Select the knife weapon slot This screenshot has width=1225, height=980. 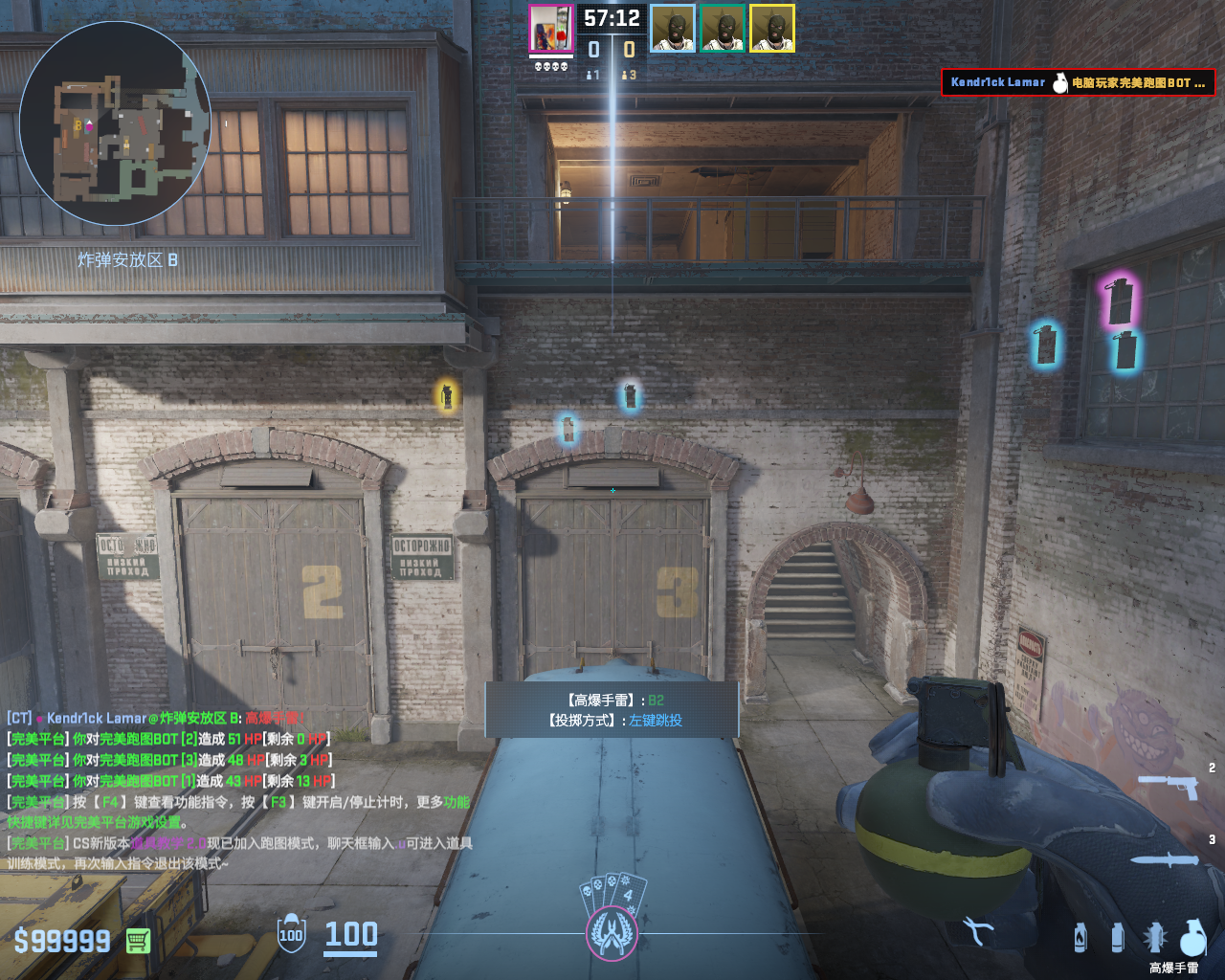click(x=1165, y=859)
